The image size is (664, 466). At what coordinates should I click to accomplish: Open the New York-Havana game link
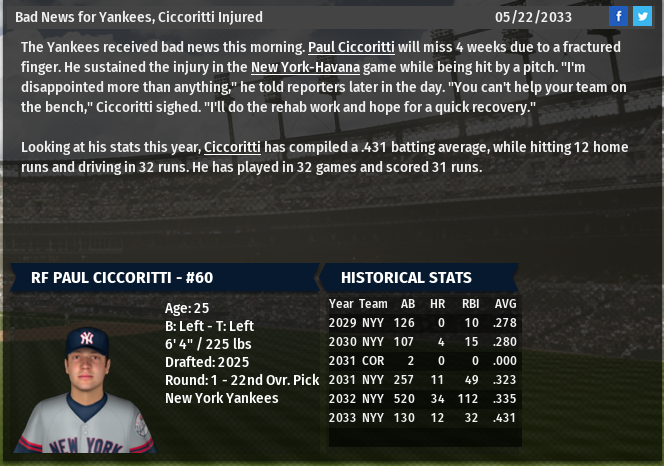(x=305, y=67)
